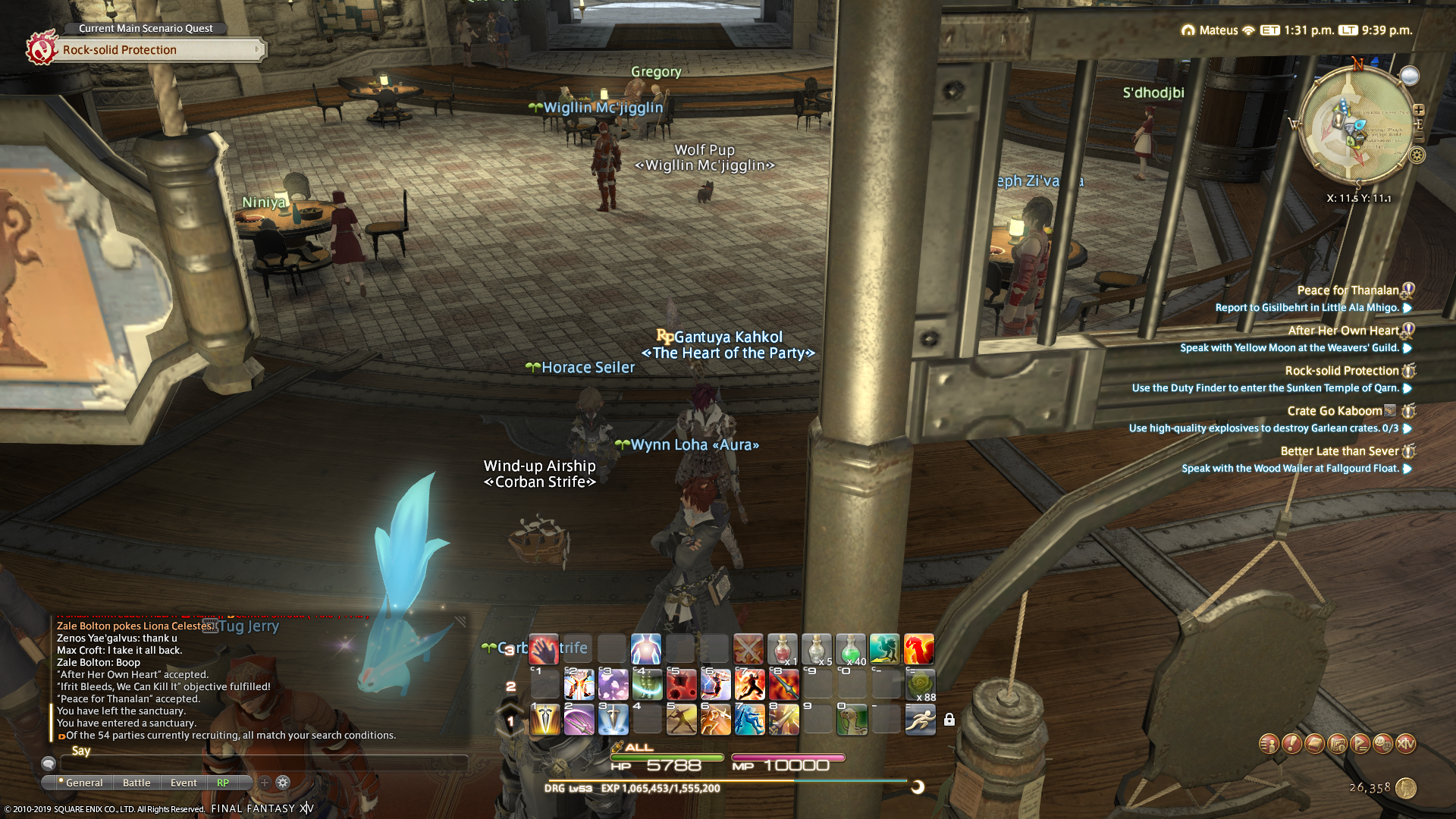The image size is (1456, 819).
Task: Use the green potion stack of 40
Action: (851, 650)
